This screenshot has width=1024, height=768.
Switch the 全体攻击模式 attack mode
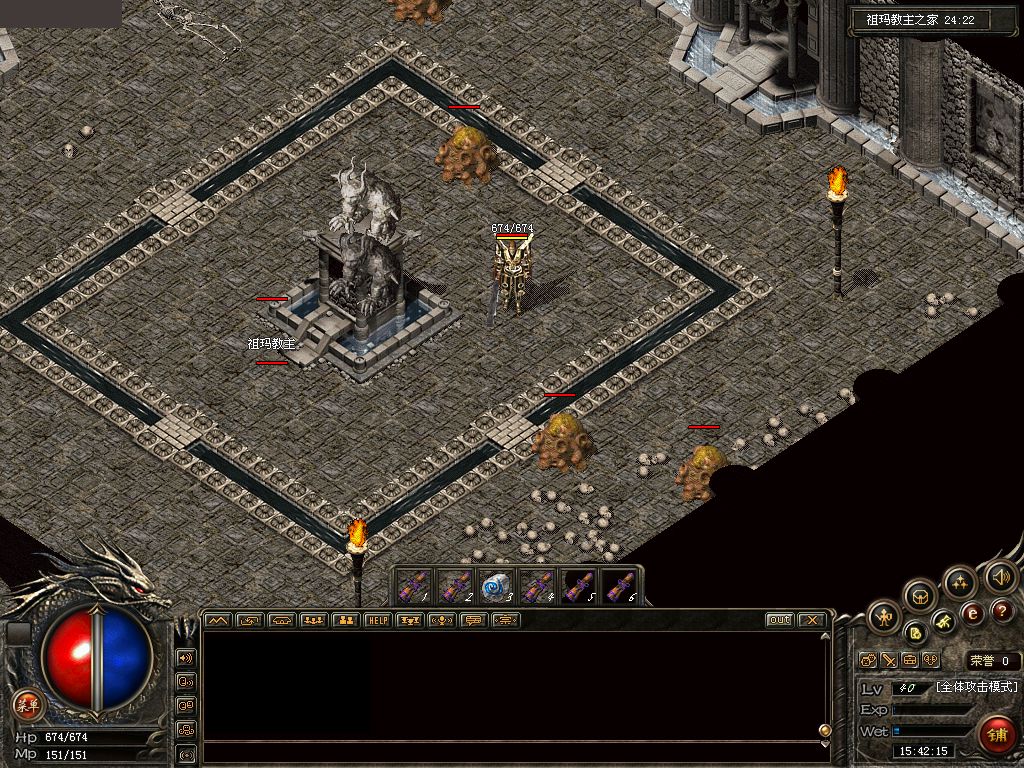(x=976, y=687)
